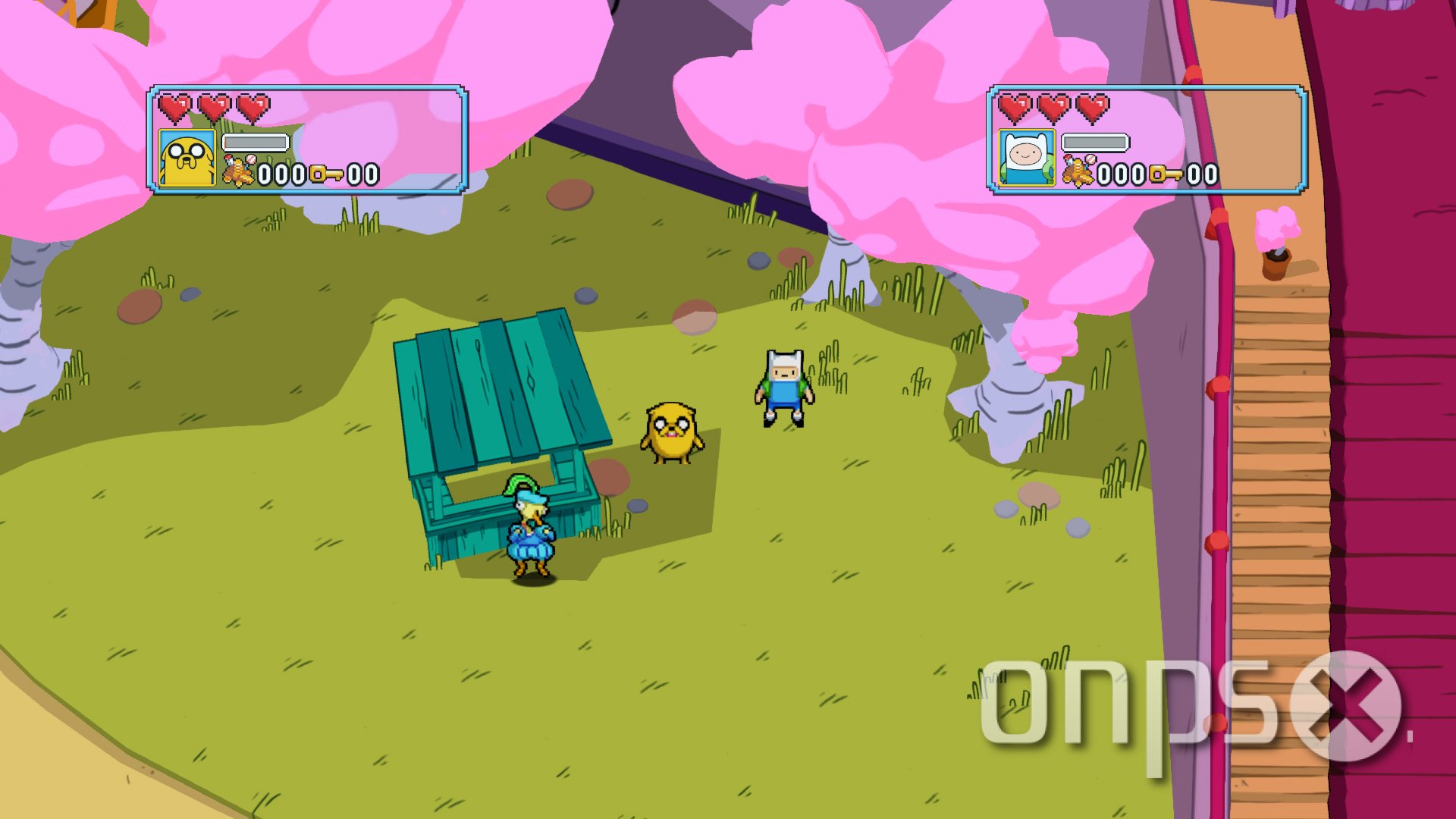The width and height of the screenshot is (1456, 819).
Task: Click the candy treasure pile icon near Jake's counter
Action: click(x=237, y=170)
